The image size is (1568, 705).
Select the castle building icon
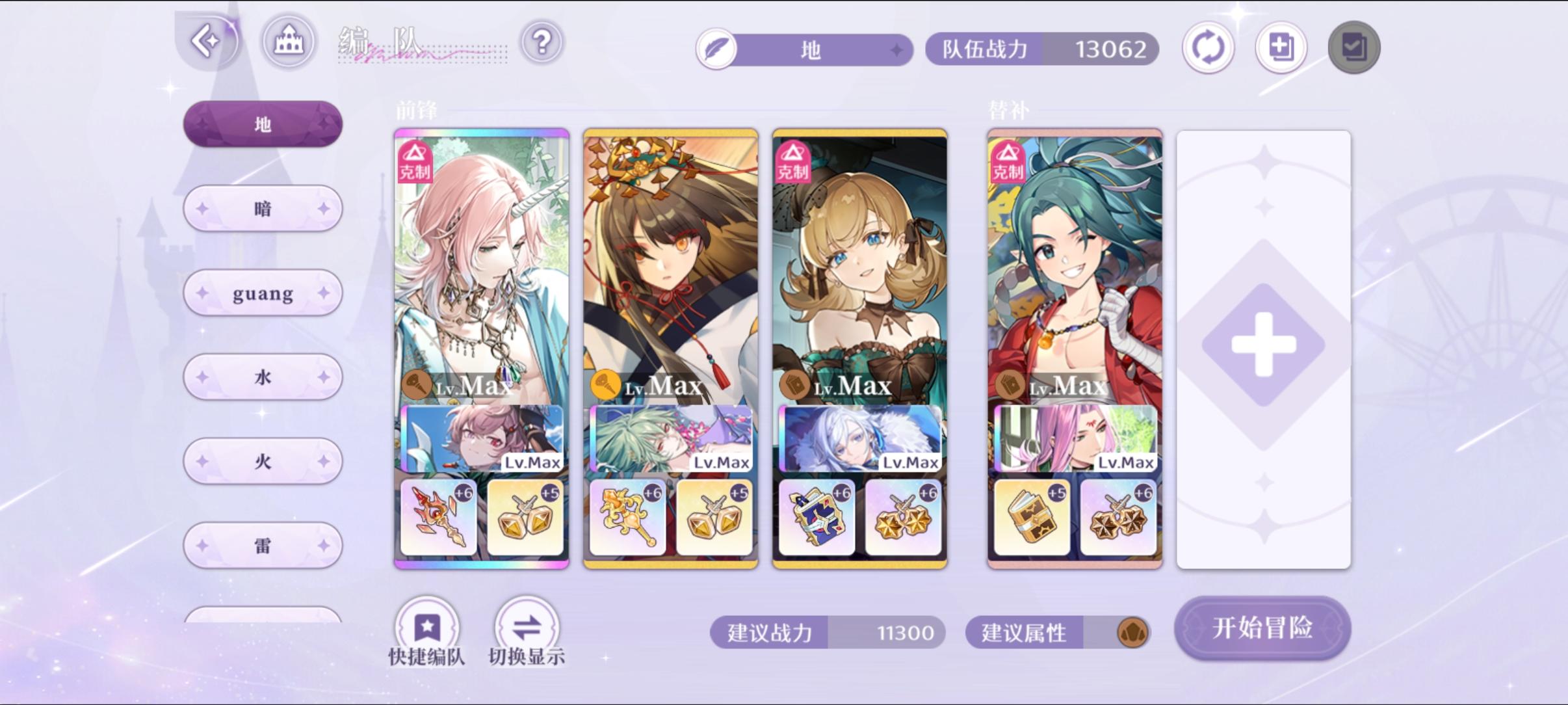288,40
